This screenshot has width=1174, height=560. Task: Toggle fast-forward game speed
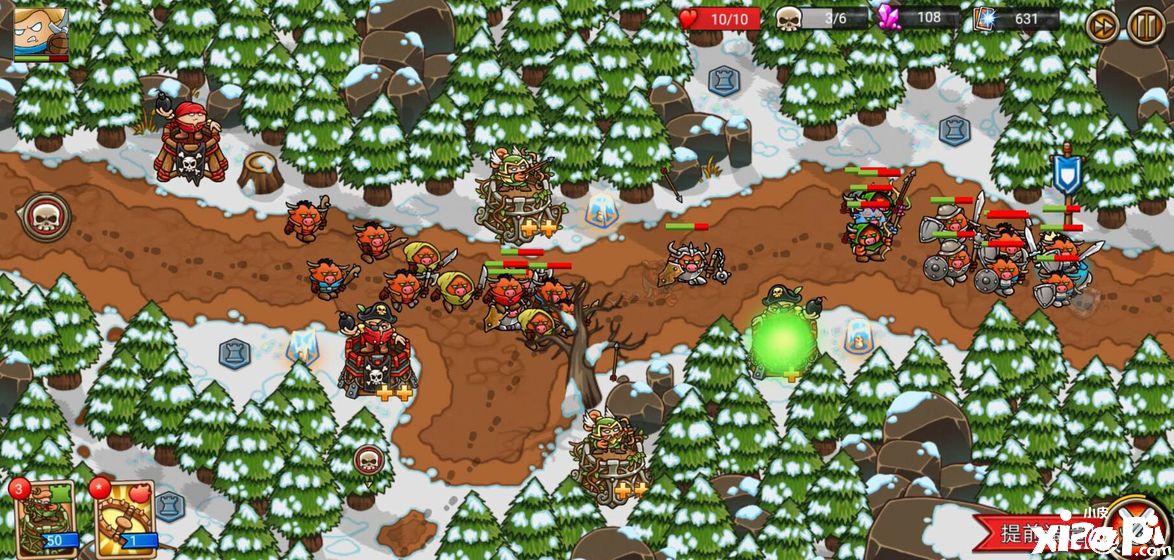pos(1102,24)
